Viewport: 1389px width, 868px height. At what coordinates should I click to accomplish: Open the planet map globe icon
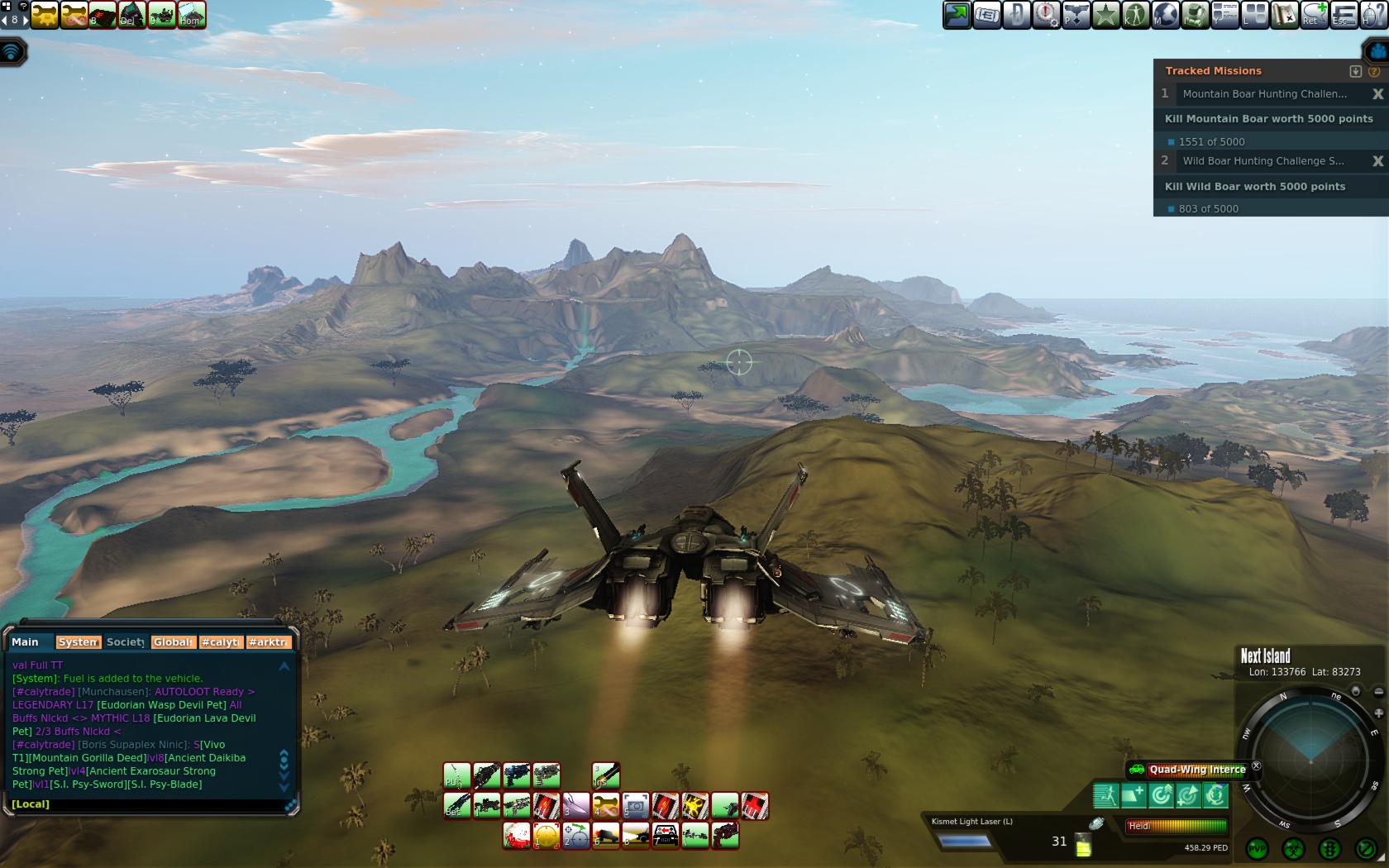[x=1165, y=15]
